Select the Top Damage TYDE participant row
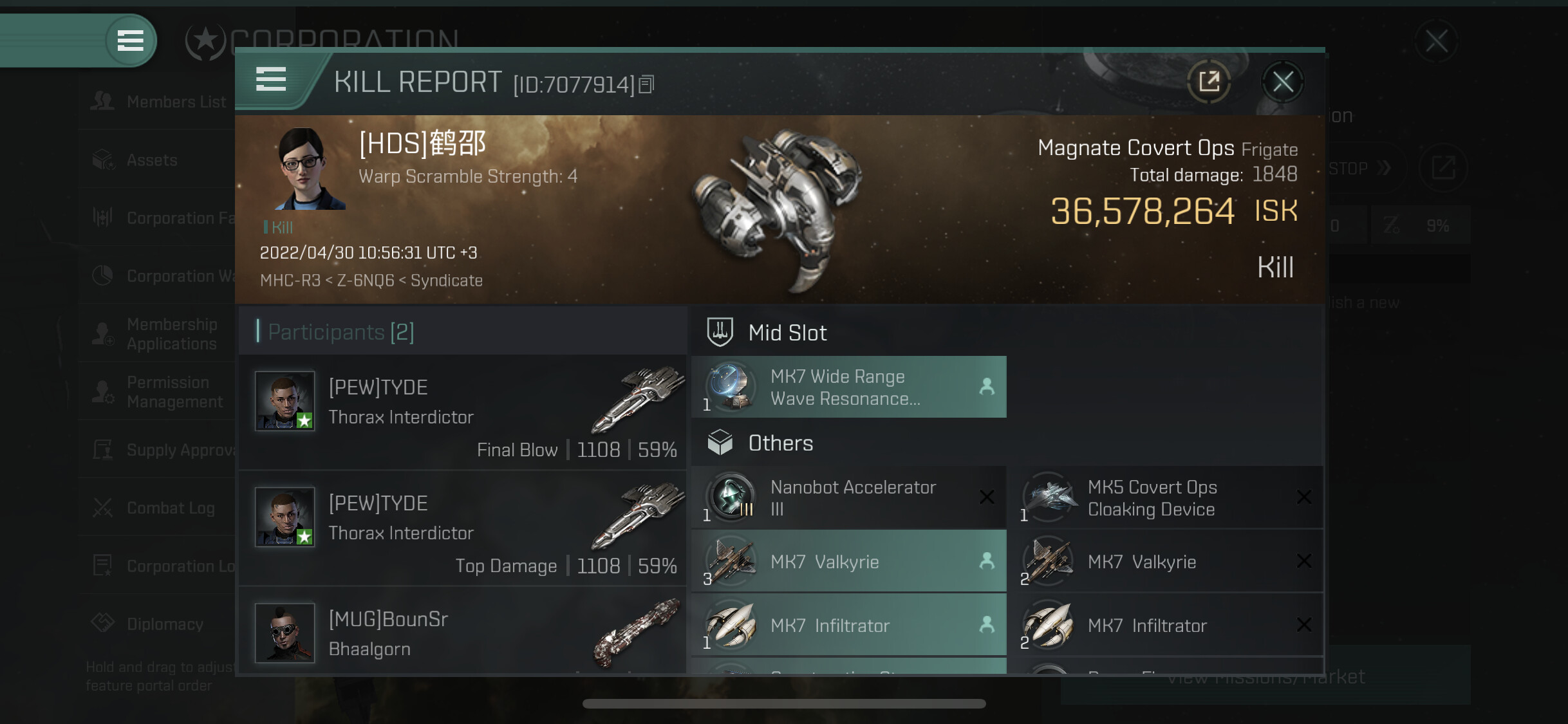This screenshot has width=1568, height=724. pos(462,528)
